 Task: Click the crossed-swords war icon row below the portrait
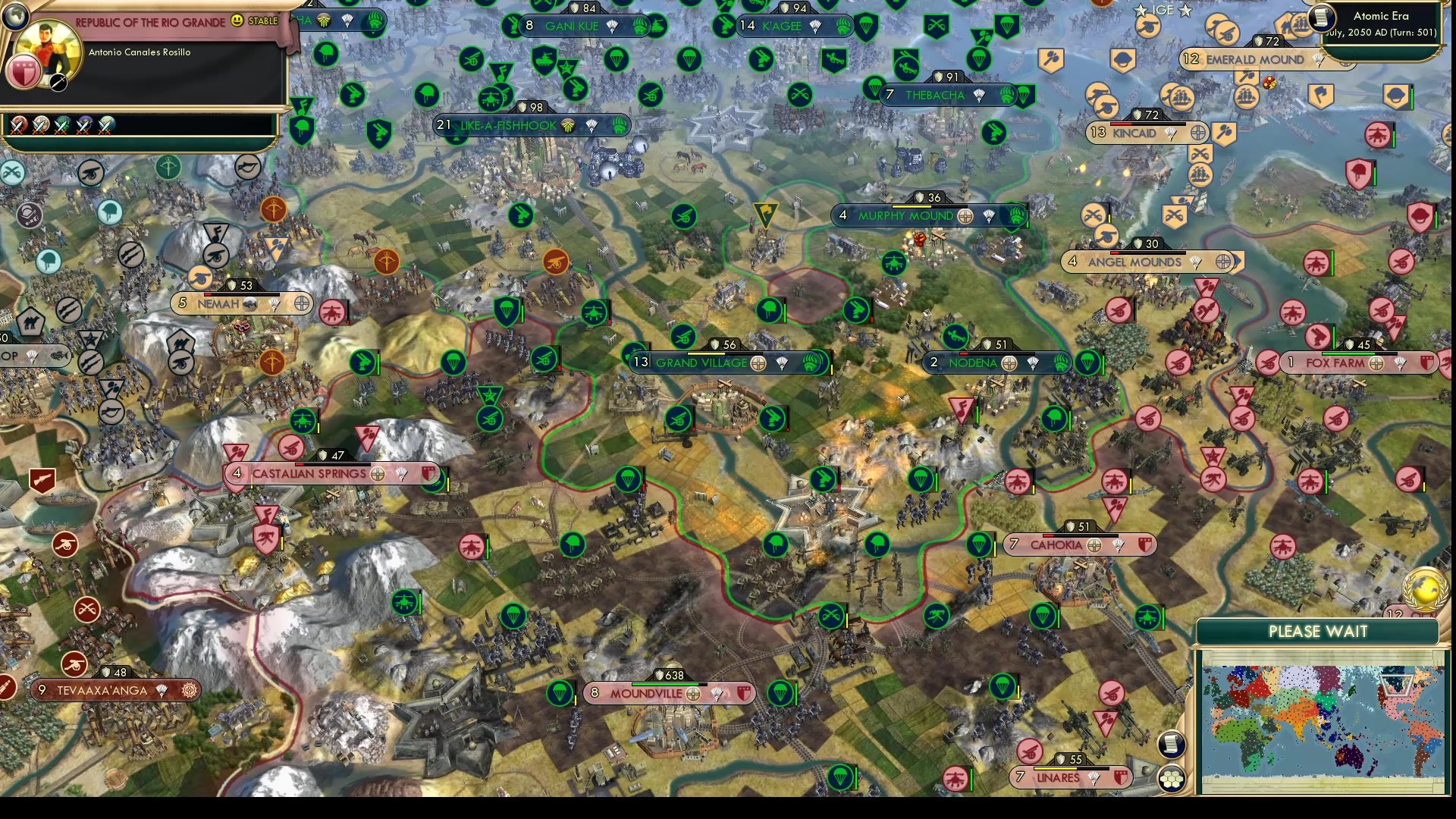(20, 126)
